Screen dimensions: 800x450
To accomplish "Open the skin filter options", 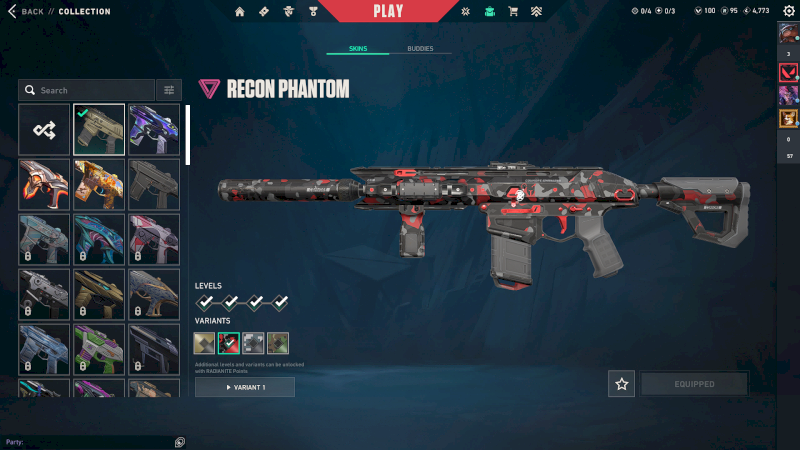I will coord(169,90).
